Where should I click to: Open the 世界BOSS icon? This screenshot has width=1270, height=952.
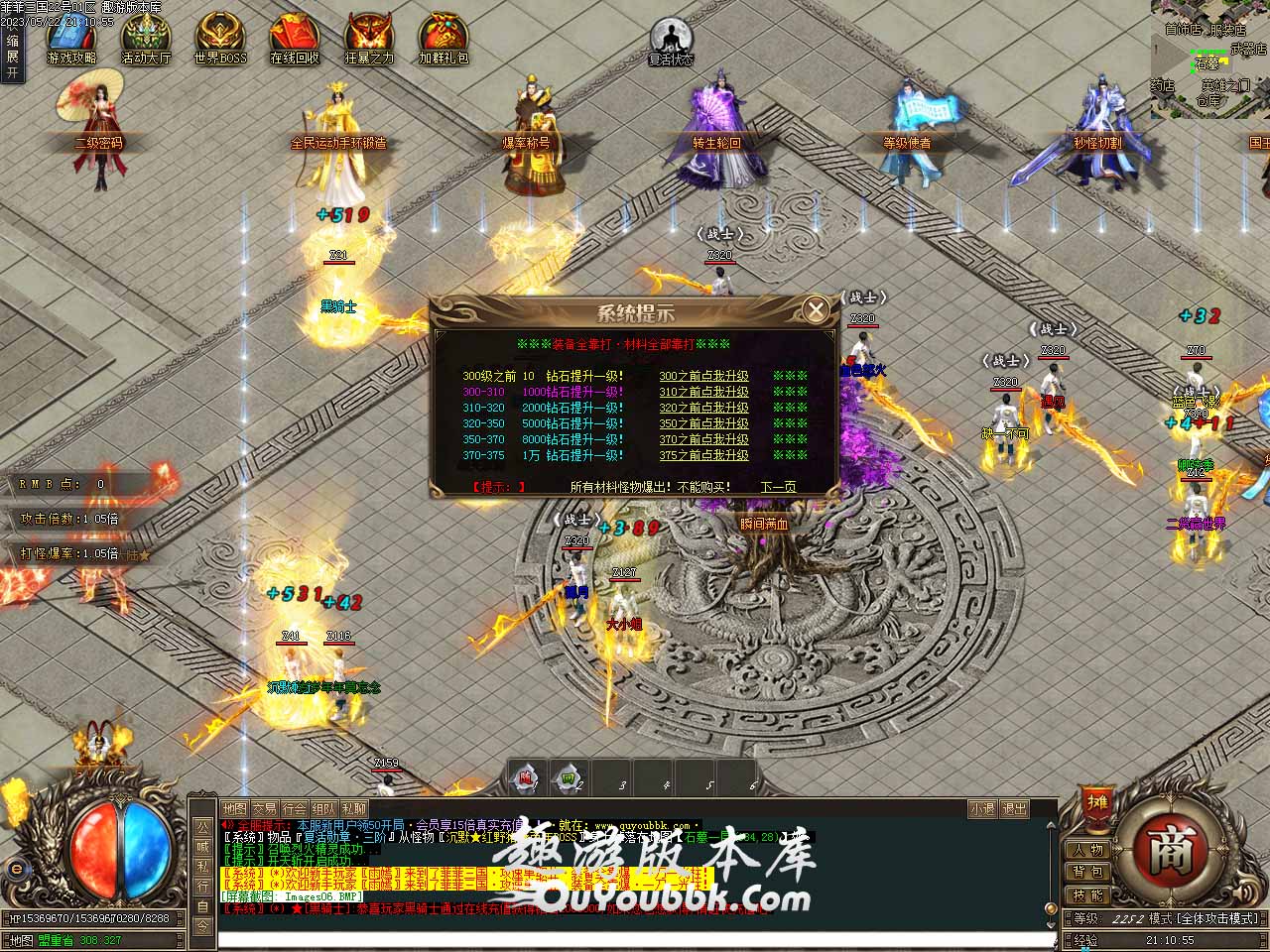[220, 39]
